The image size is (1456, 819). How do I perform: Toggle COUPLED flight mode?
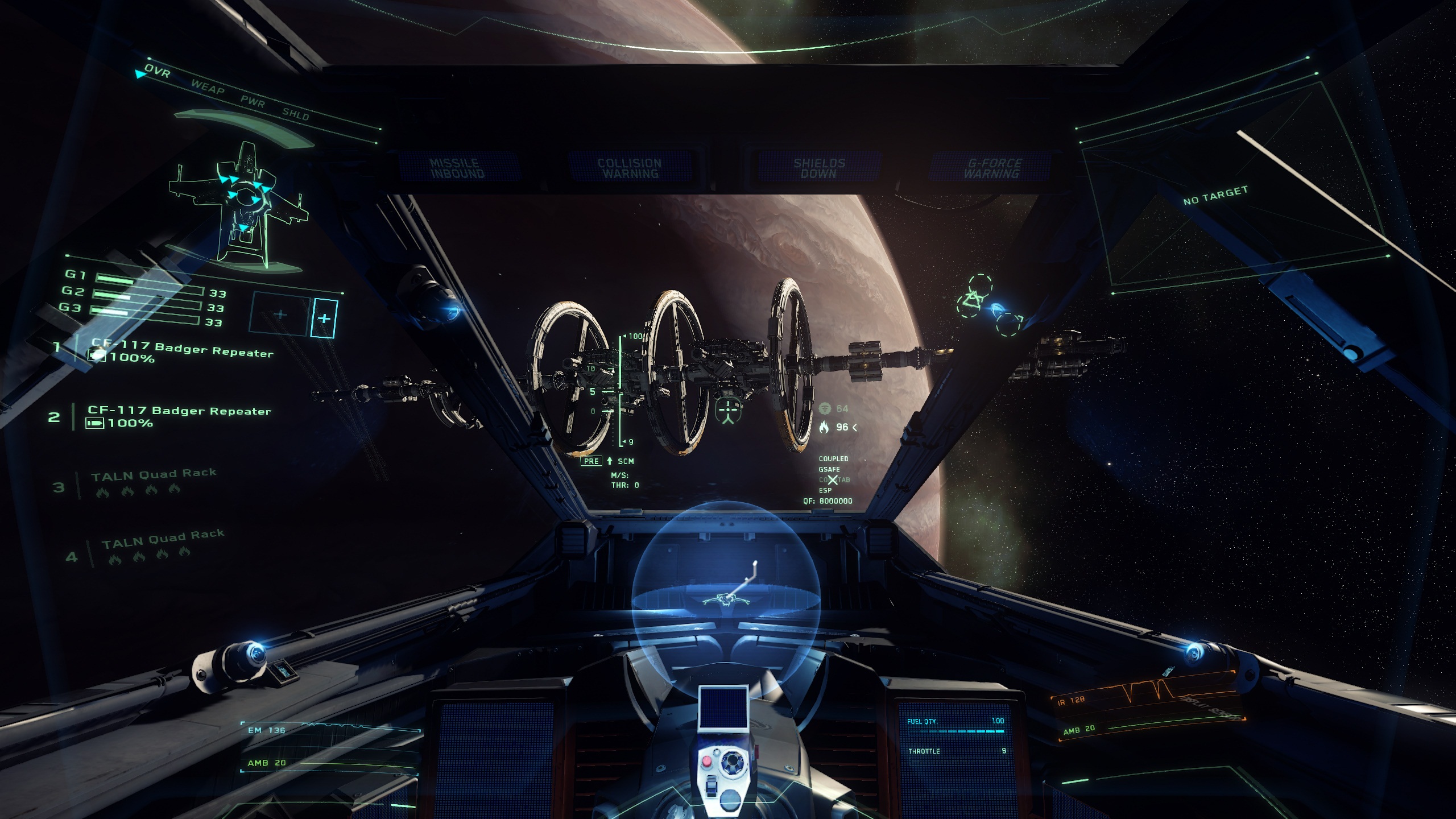pos(834,459)
